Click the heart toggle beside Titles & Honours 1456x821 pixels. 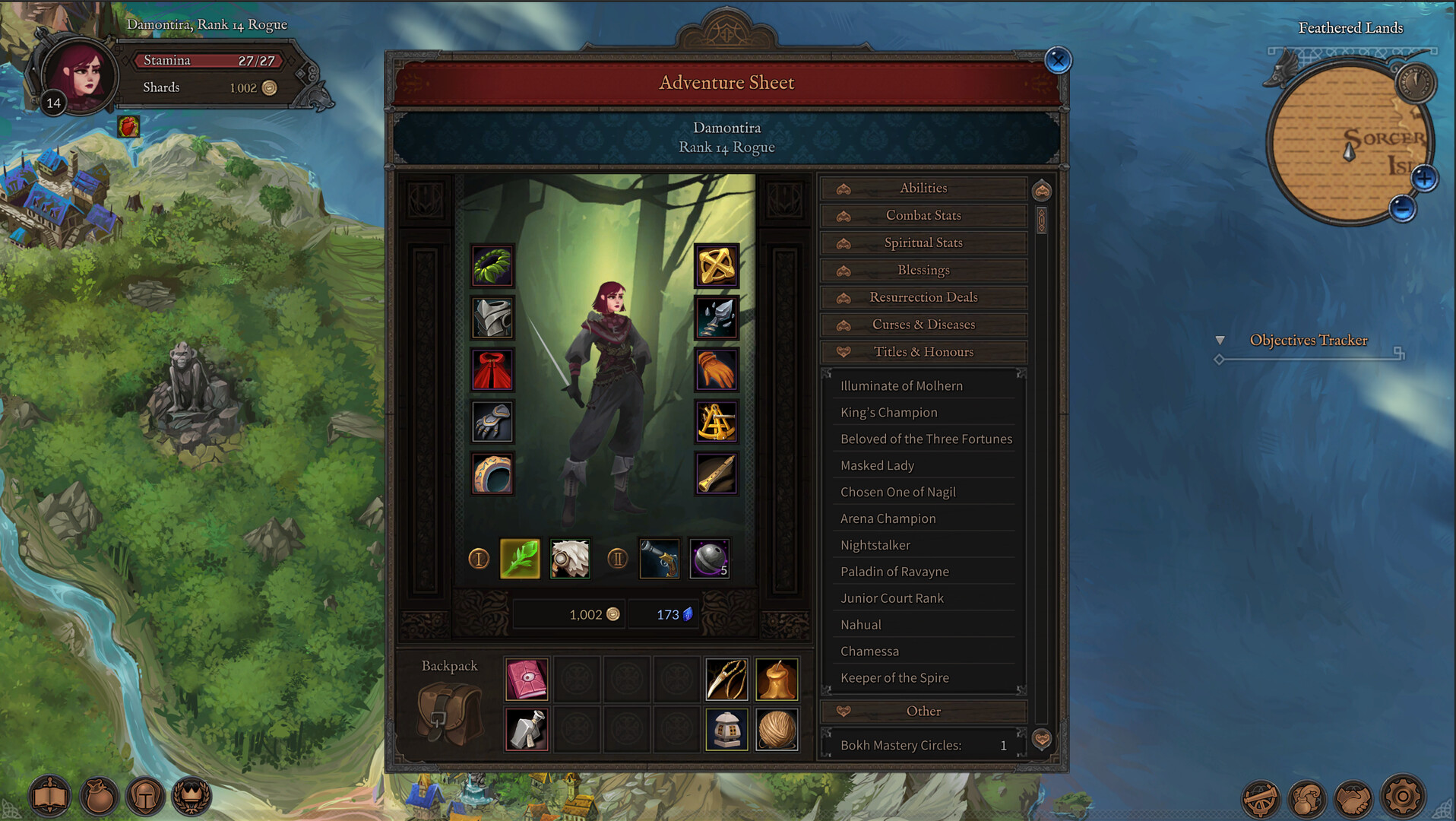[844, 351]
